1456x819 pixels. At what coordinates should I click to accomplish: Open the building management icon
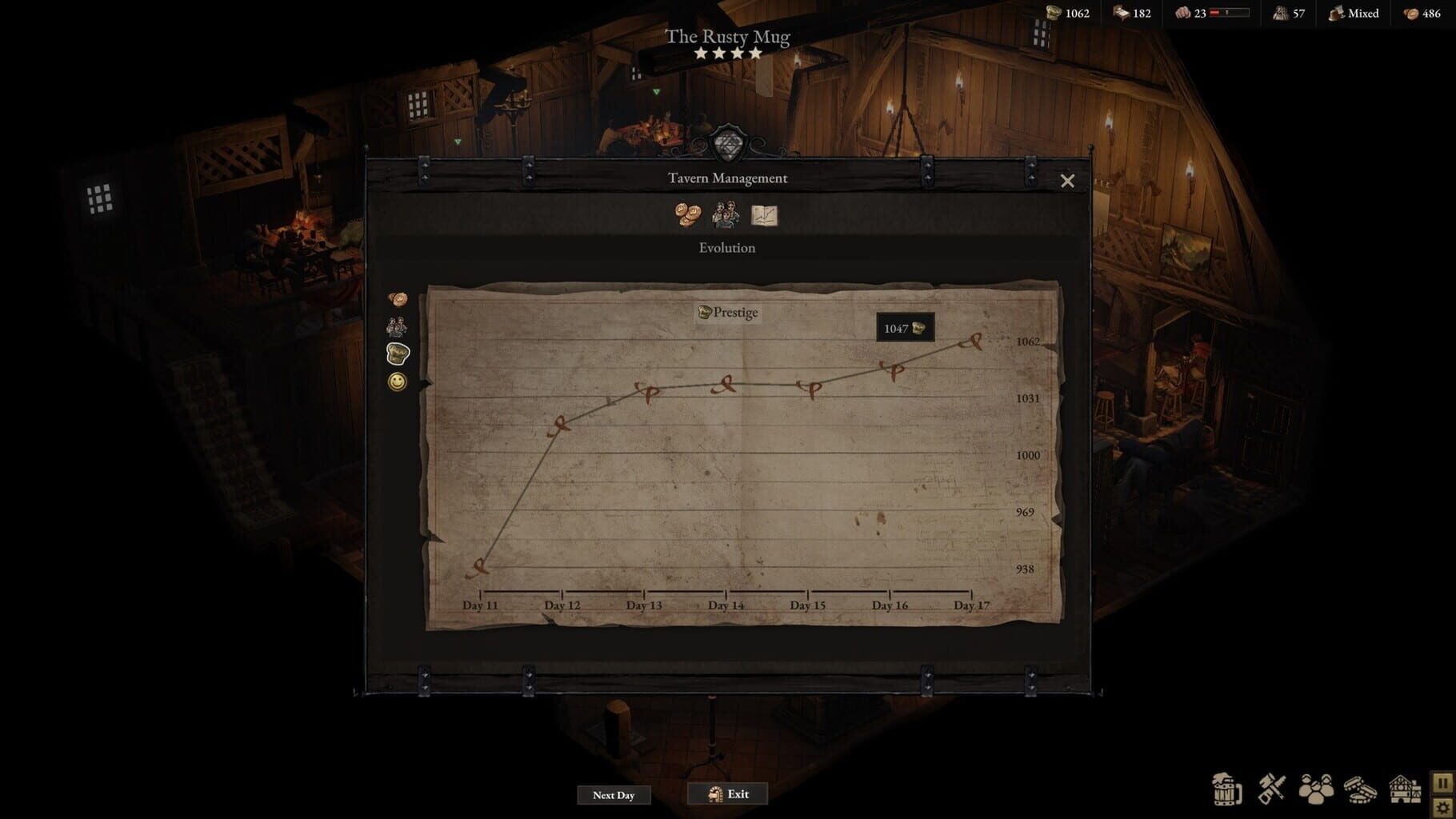(1405, 788)
